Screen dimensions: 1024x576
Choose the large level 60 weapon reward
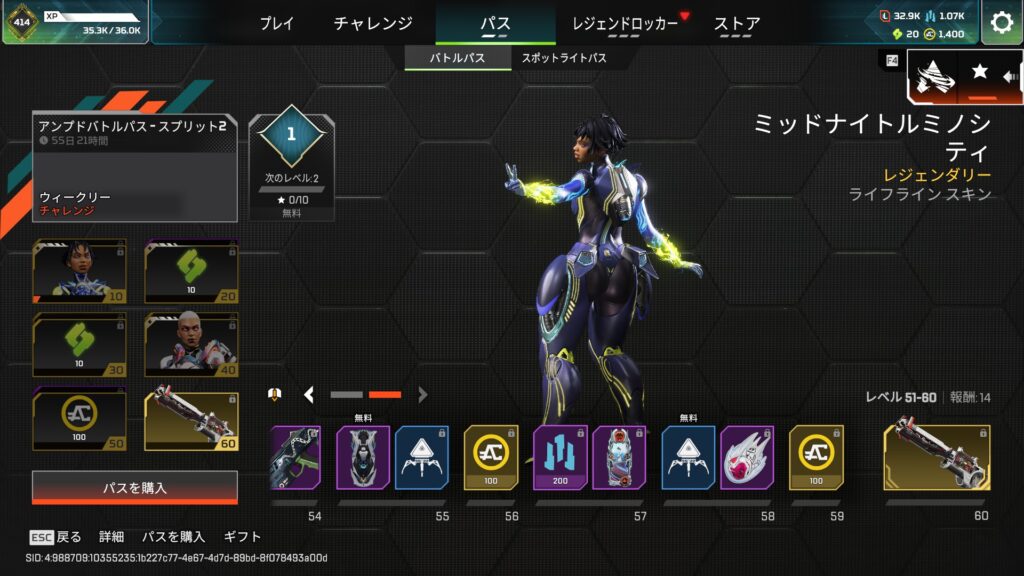(937, 457)
